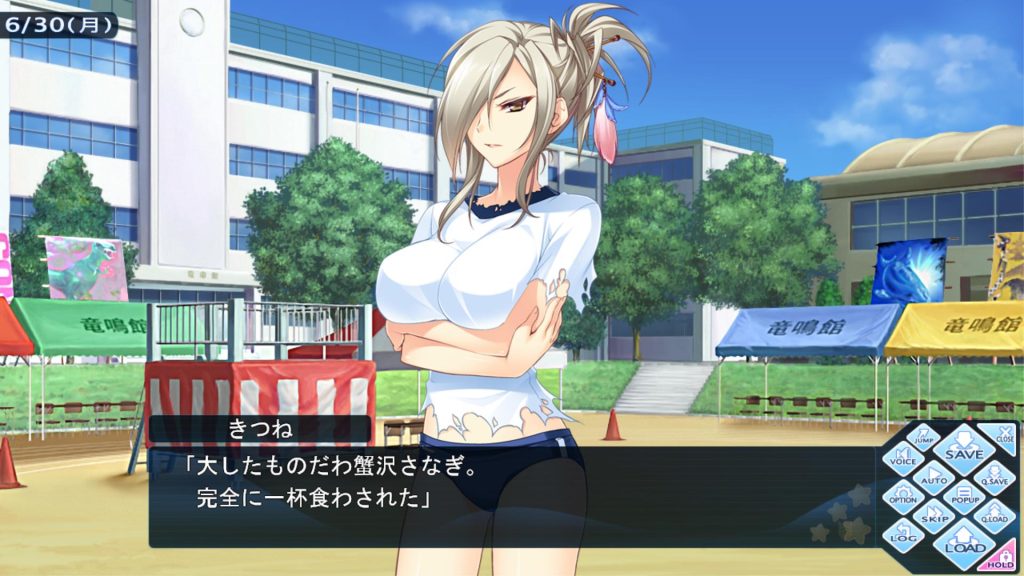Quick load using Q.LOAD

(x=994, y=517)
